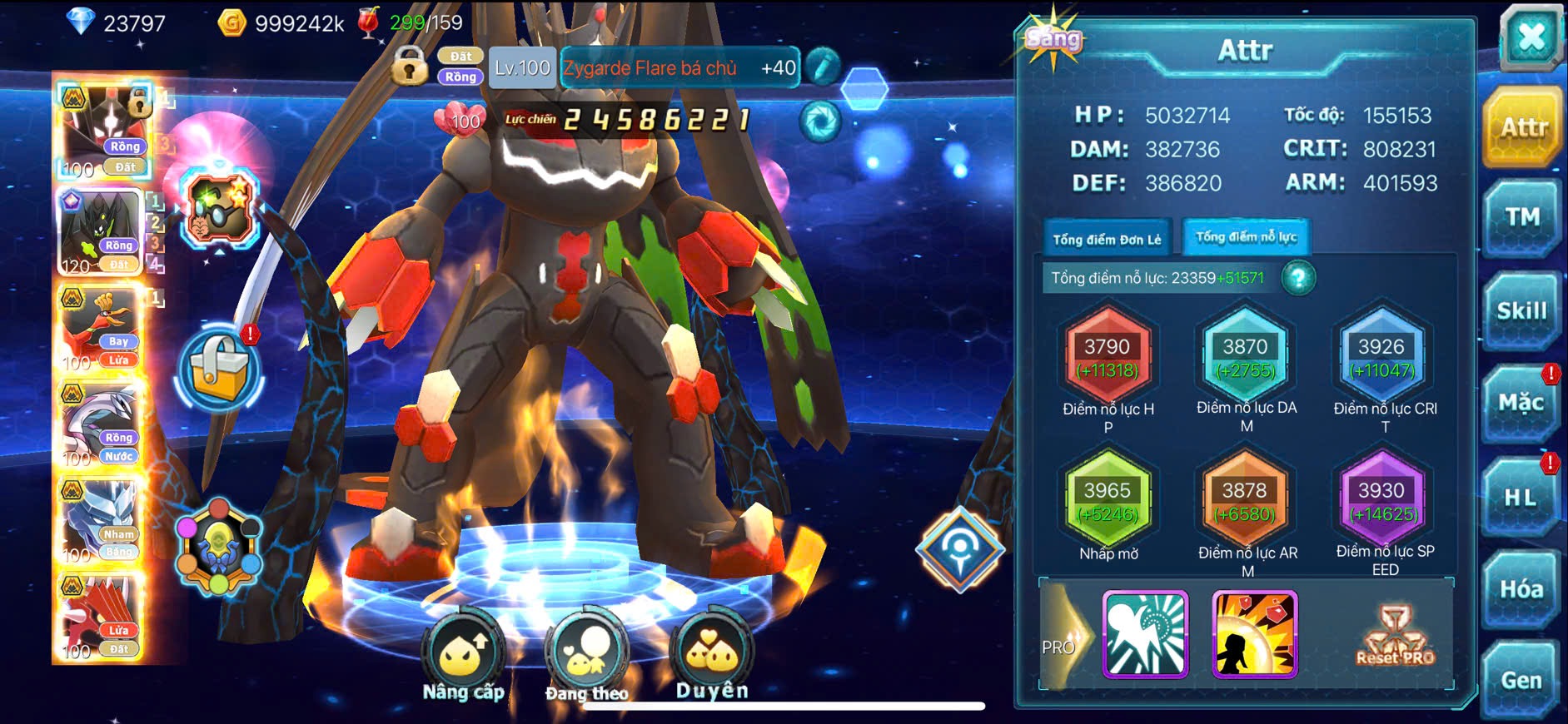Tap the Nâng cấp upgrade button
The height and width of the screenshot is (724, 1568).
(463, 657)
